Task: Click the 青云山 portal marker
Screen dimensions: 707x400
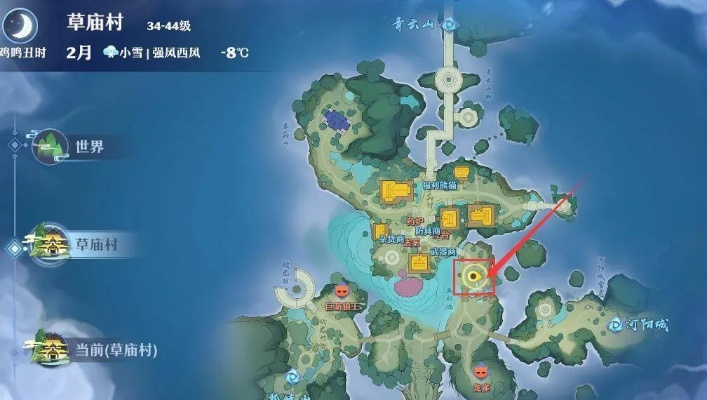Action: pos(449,20)
